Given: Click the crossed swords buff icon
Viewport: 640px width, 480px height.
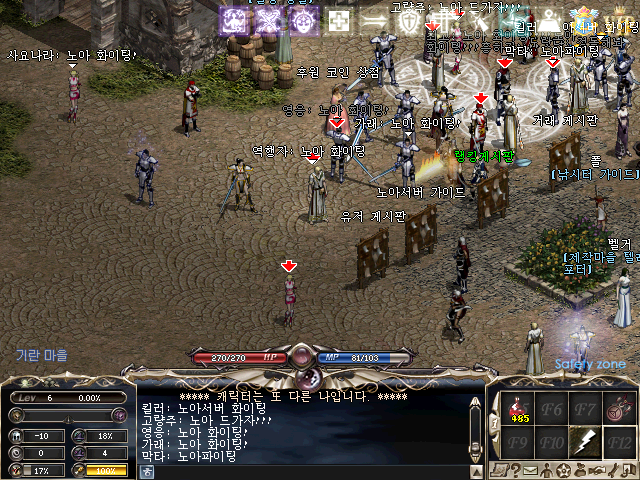Looking at the screenshot, I should (270, 21).
